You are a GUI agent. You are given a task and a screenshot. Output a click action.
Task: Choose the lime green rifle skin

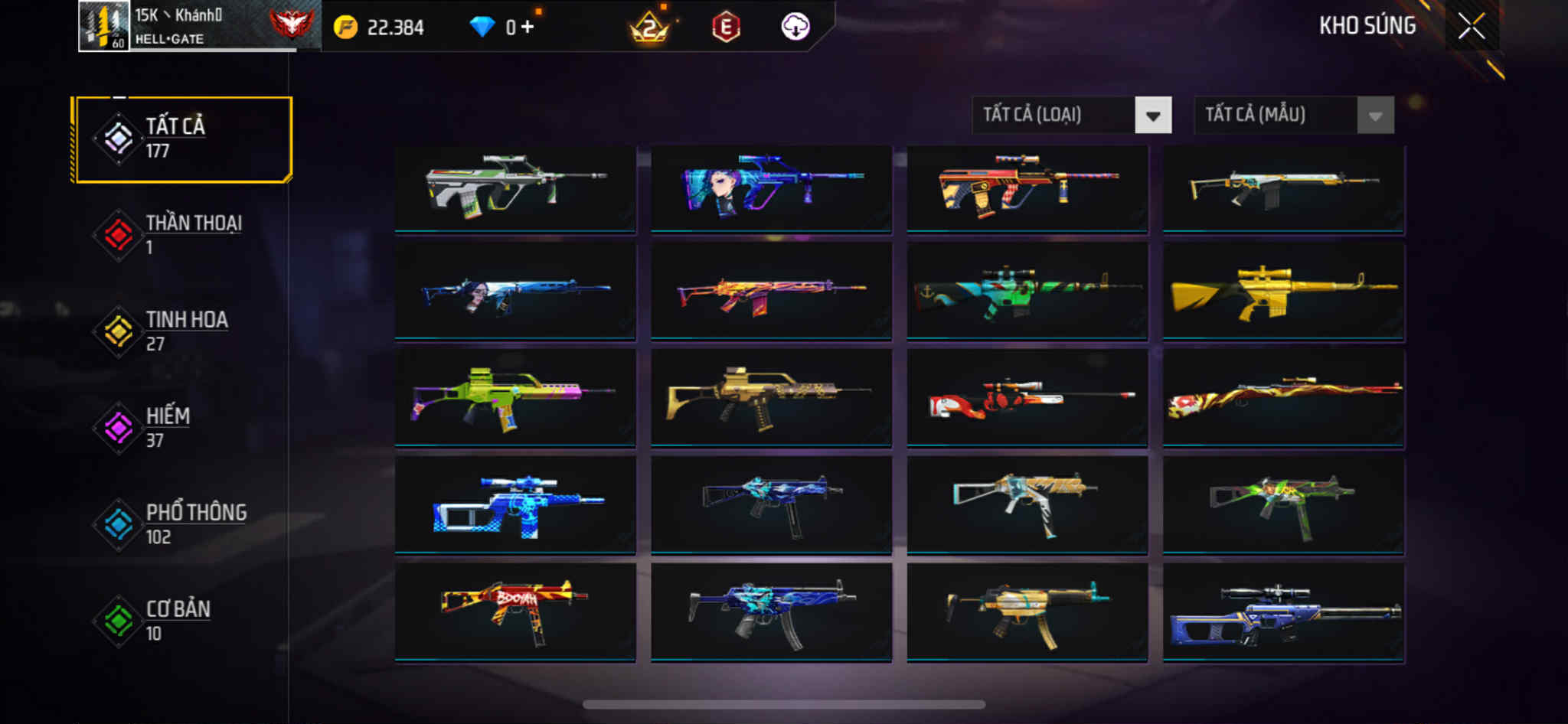click(x=514, y=397)
